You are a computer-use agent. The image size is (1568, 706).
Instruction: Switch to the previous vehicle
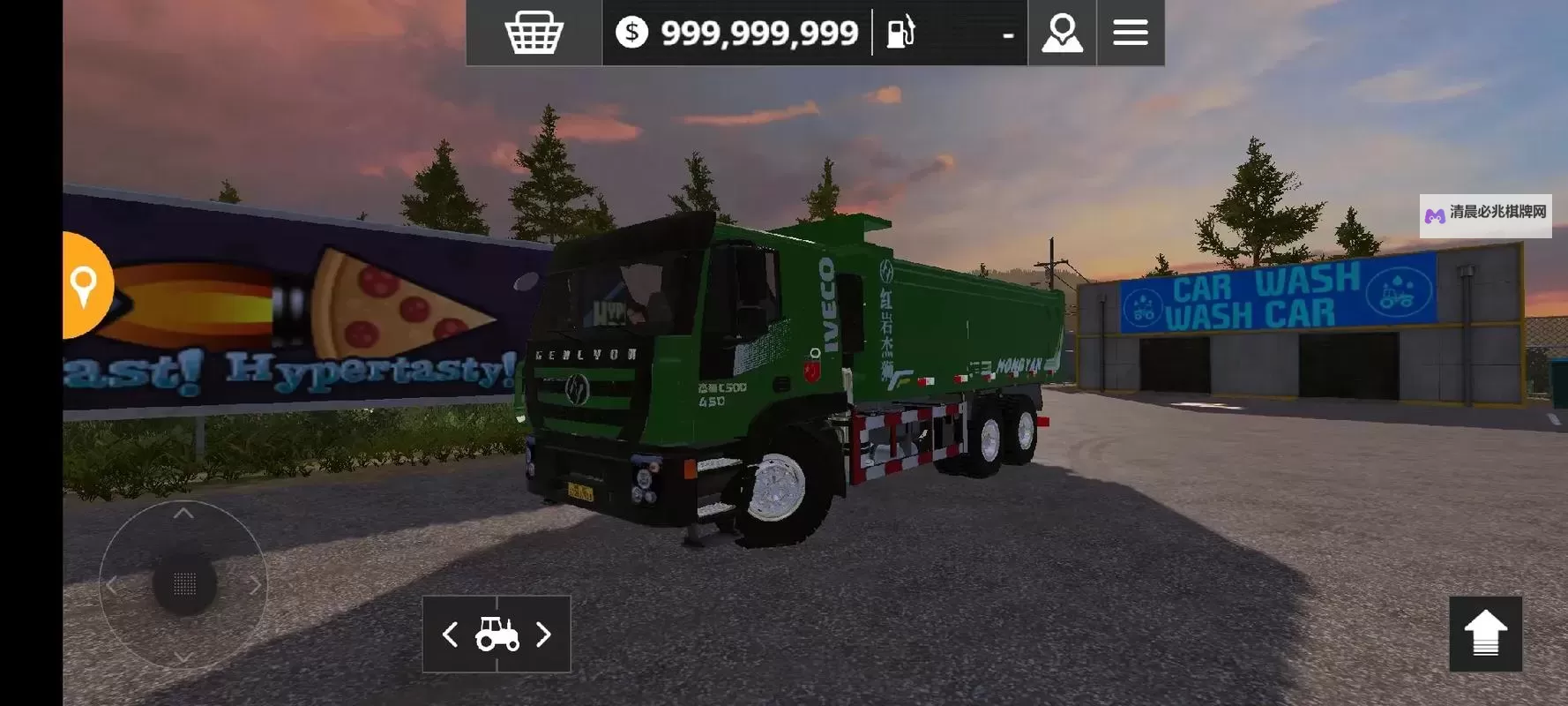[x=450, y=635]
